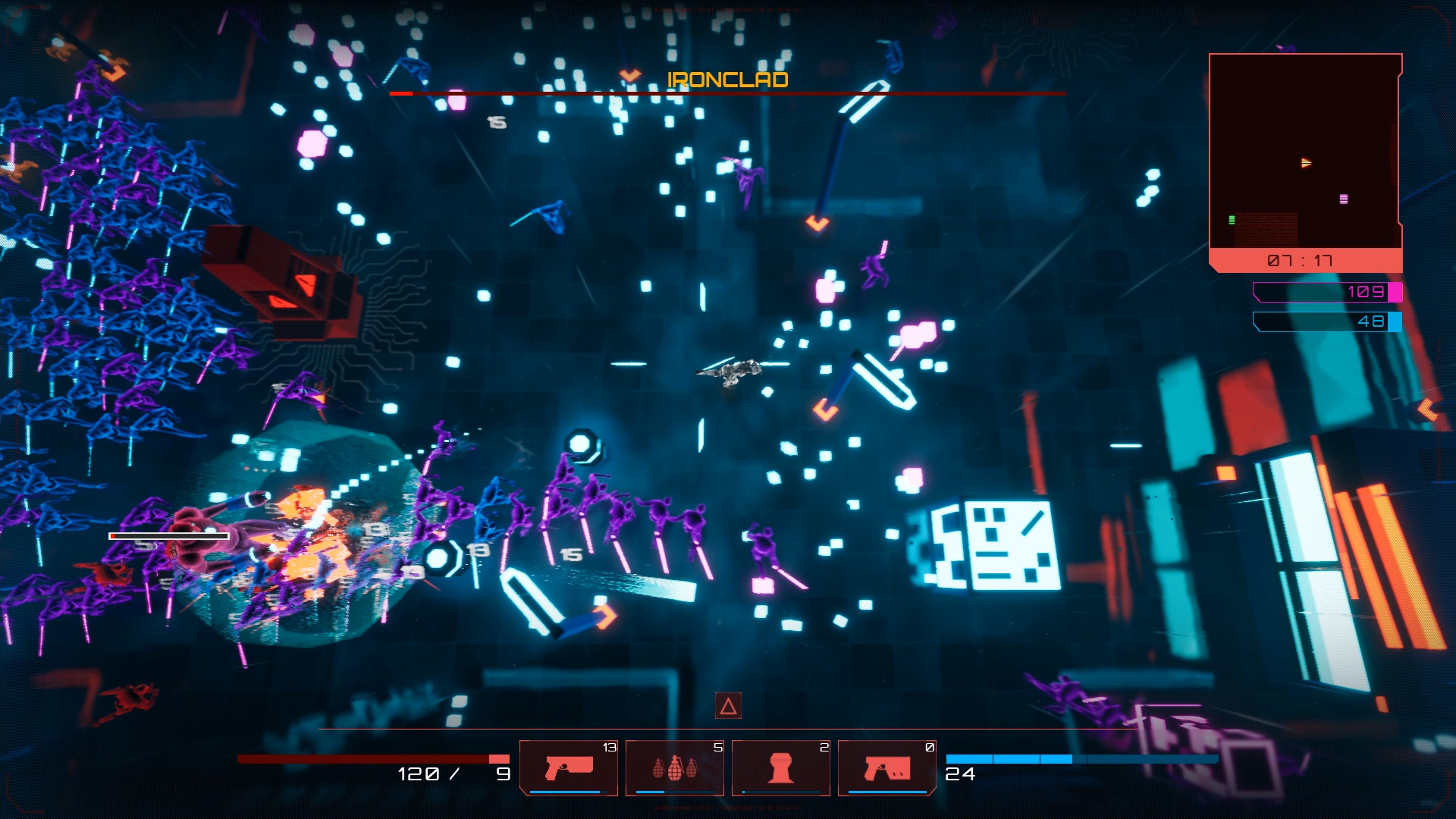Switch to the compact pistol with zero count
The image size is (1456, 819).
pos(886,767)
